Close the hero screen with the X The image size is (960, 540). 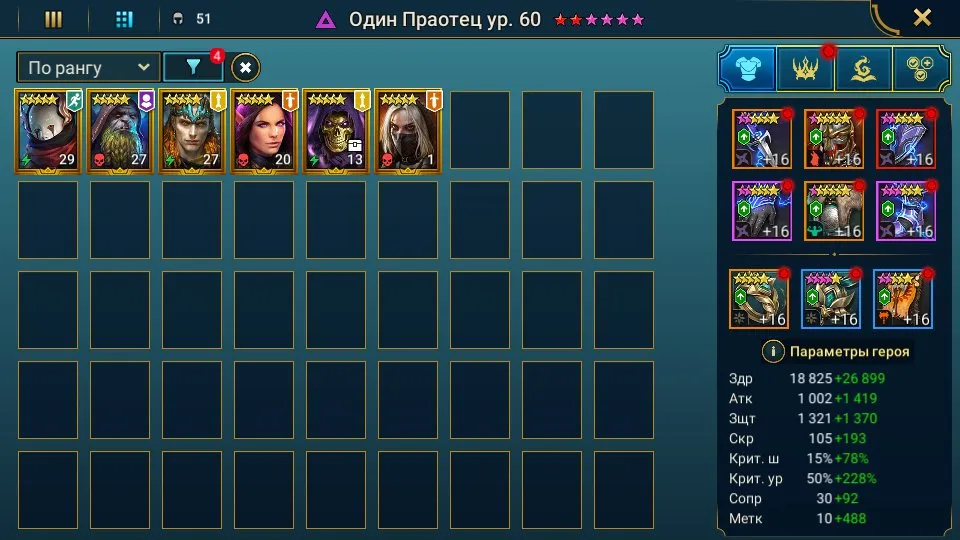pos(922,18)
